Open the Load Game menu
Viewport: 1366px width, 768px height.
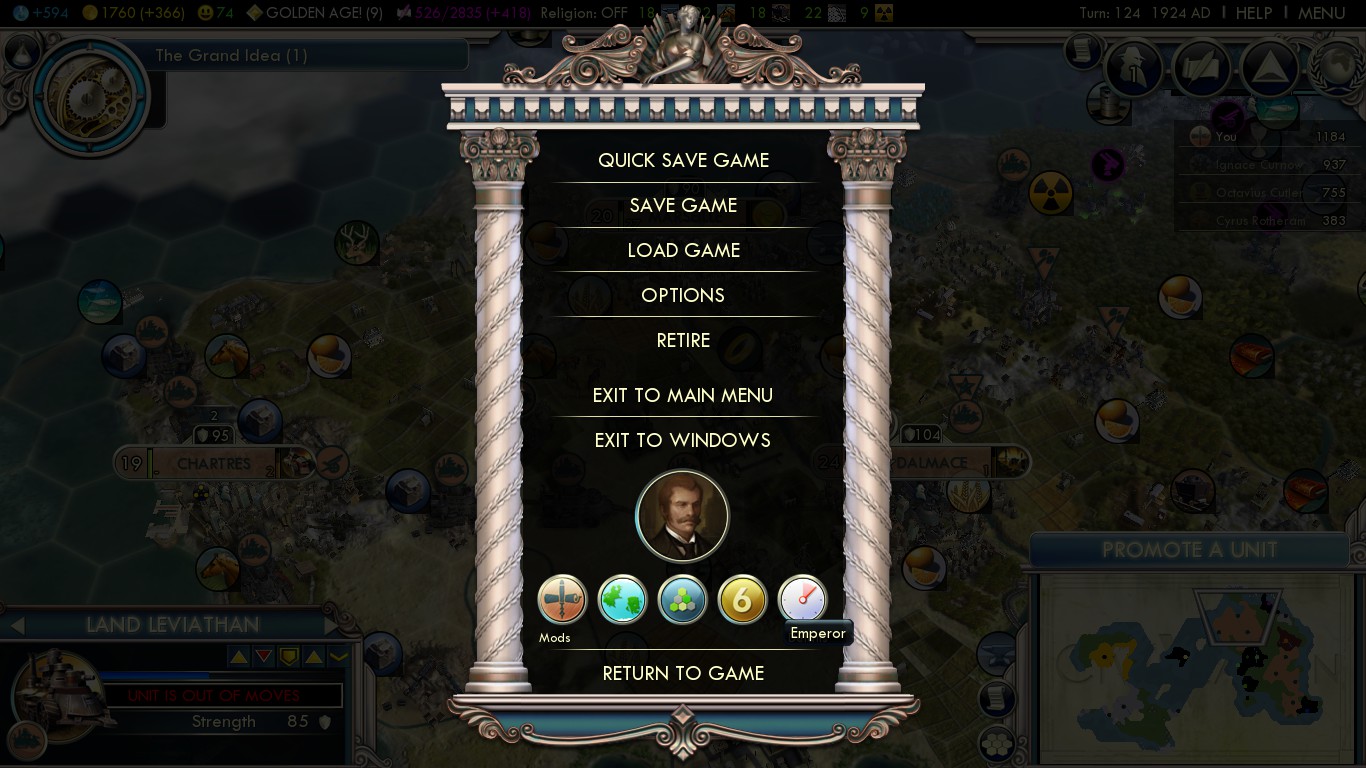(683, 250)
